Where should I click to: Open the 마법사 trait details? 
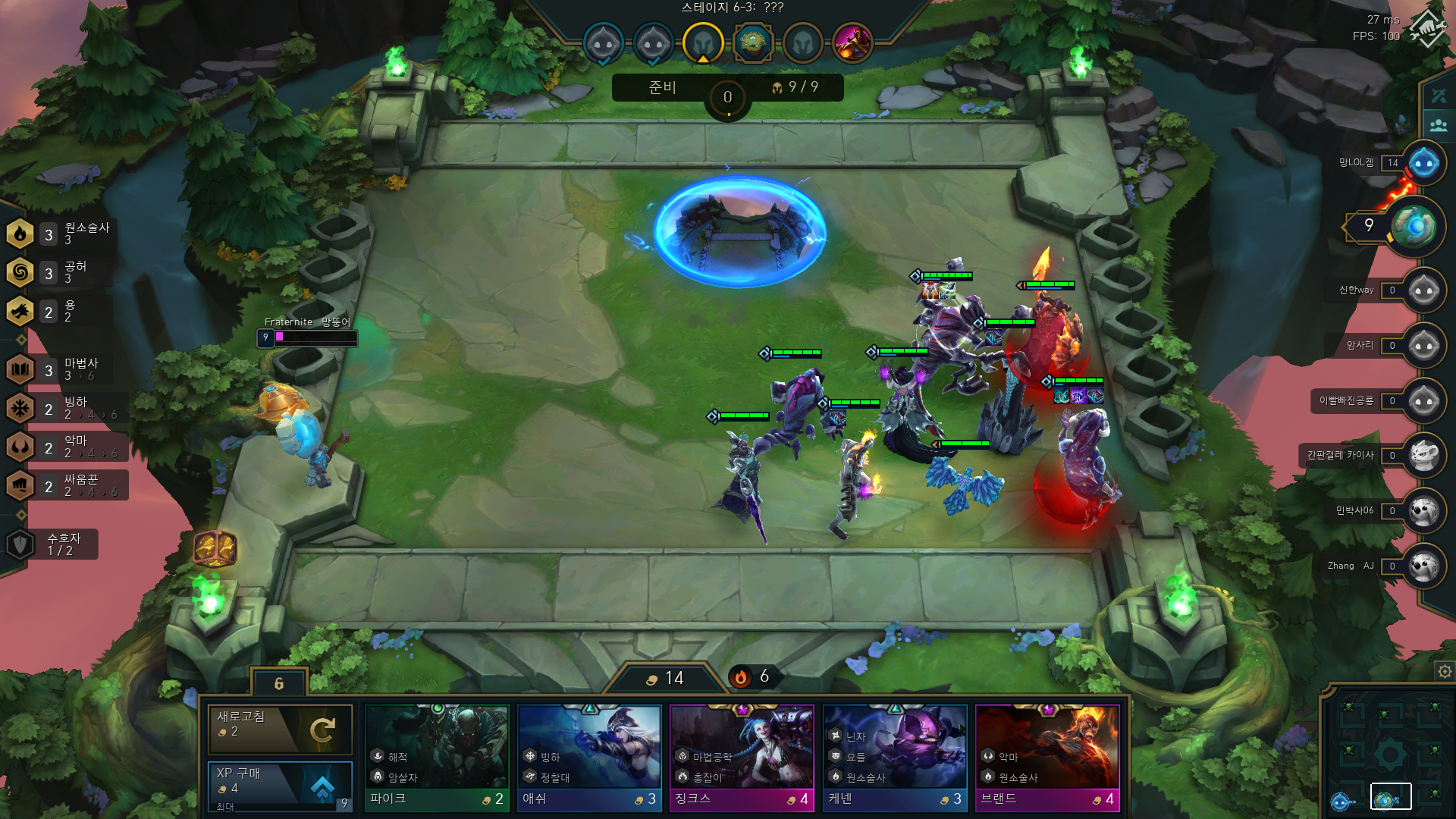click(20, 370)
